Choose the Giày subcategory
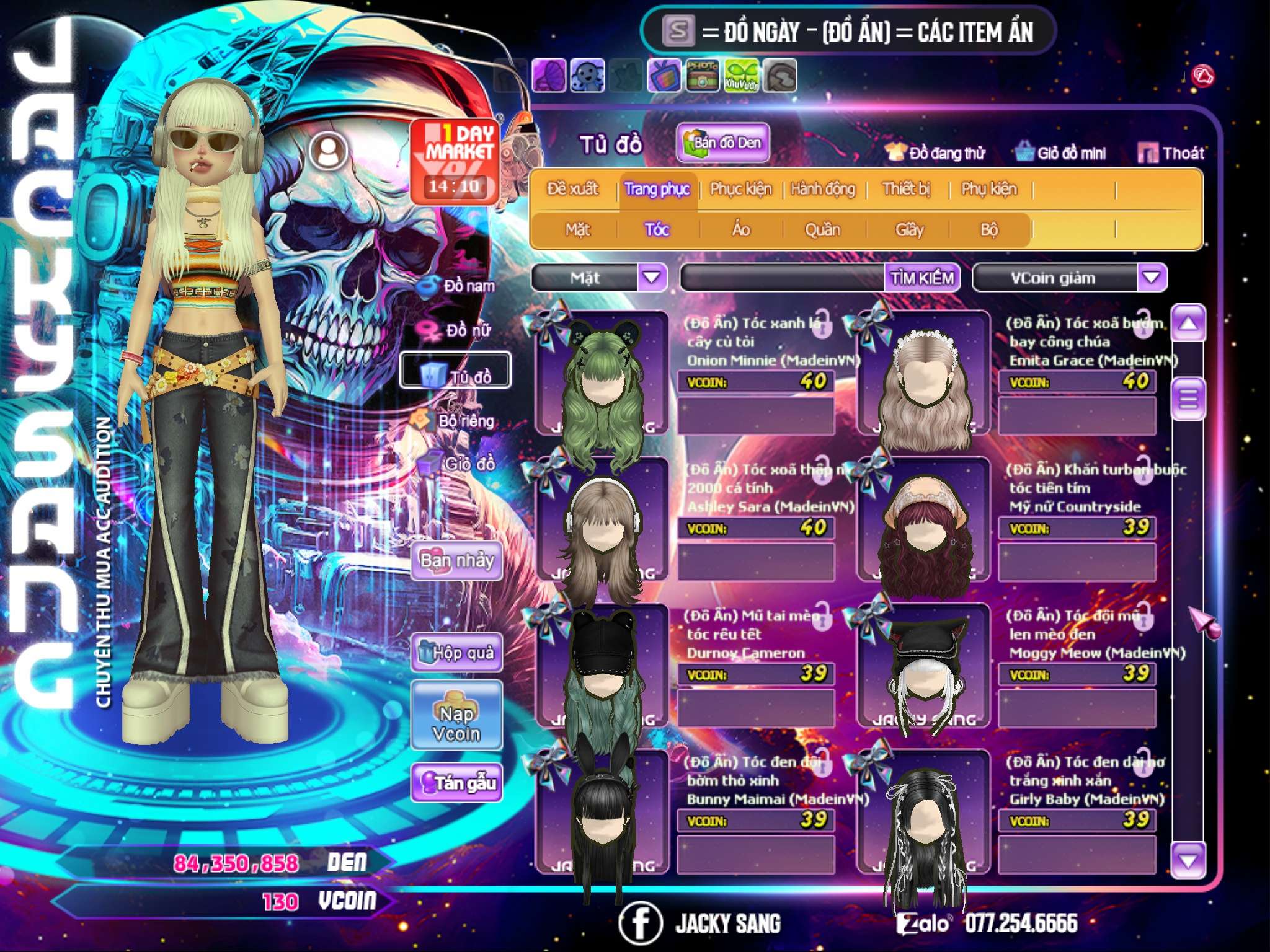 click(x=909, y=230)
